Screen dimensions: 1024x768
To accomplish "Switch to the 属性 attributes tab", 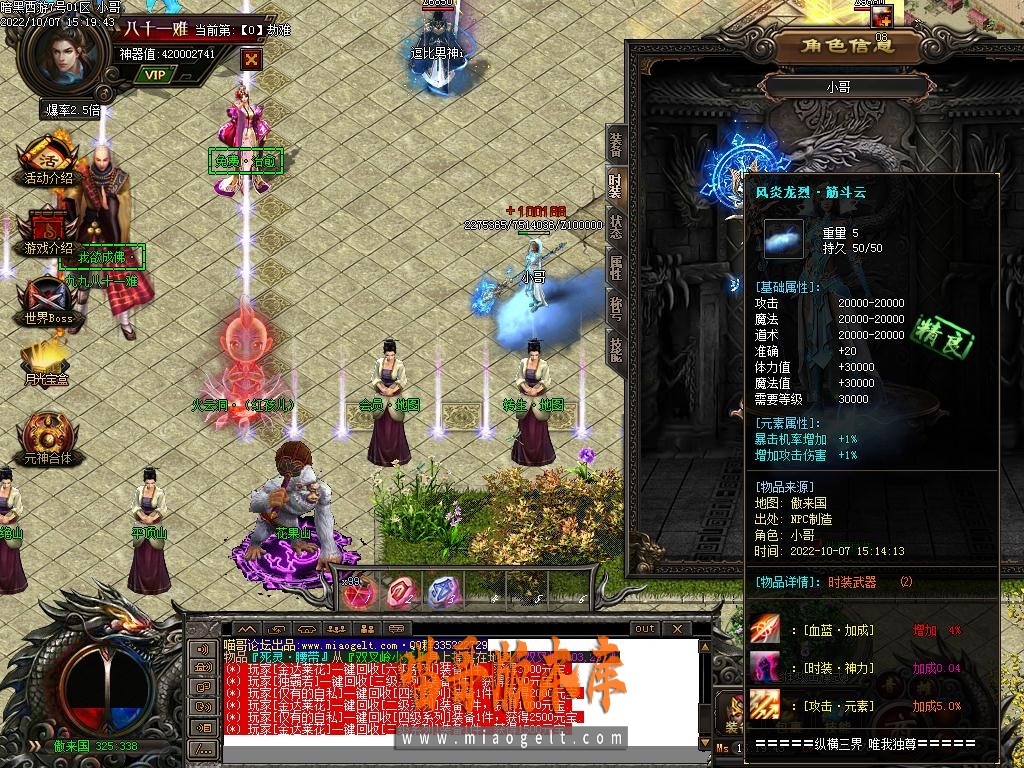I will (x=616, y=266).
